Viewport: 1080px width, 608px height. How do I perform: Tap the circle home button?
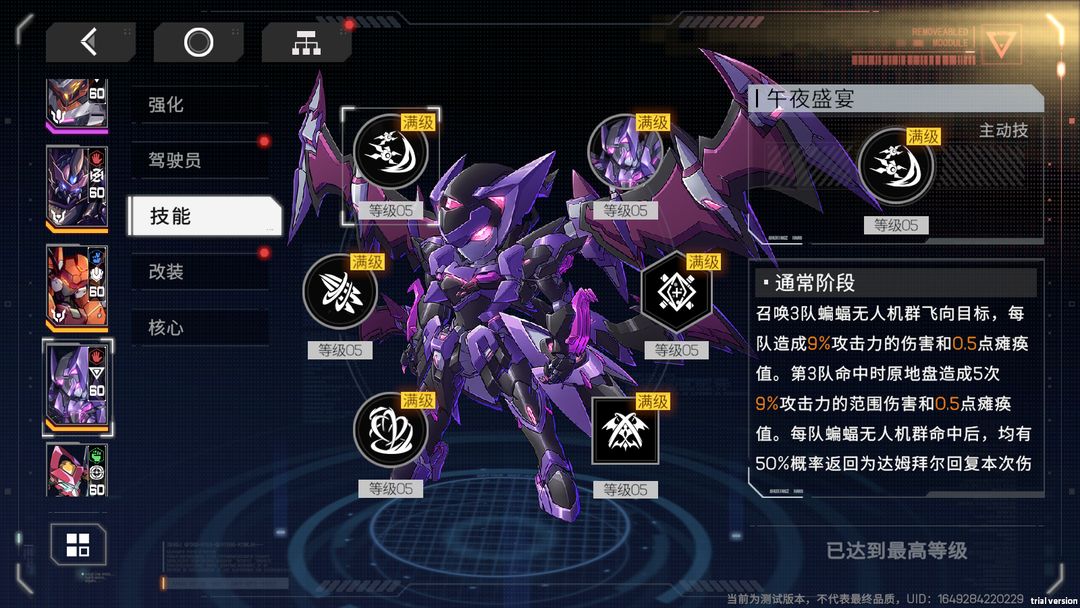pos(198,42)
